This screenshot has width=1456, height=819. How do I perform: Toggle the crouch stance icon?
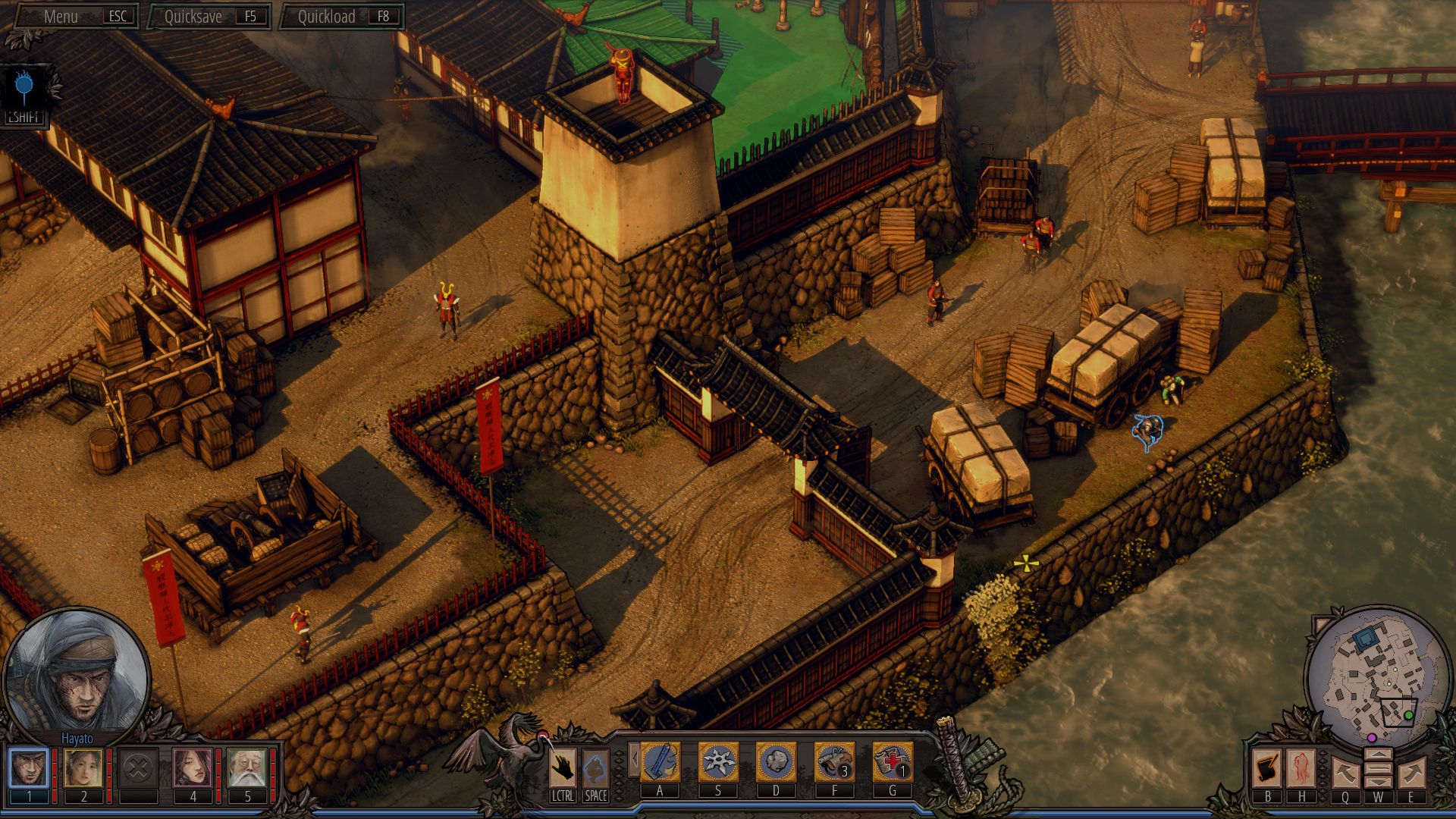595,768
